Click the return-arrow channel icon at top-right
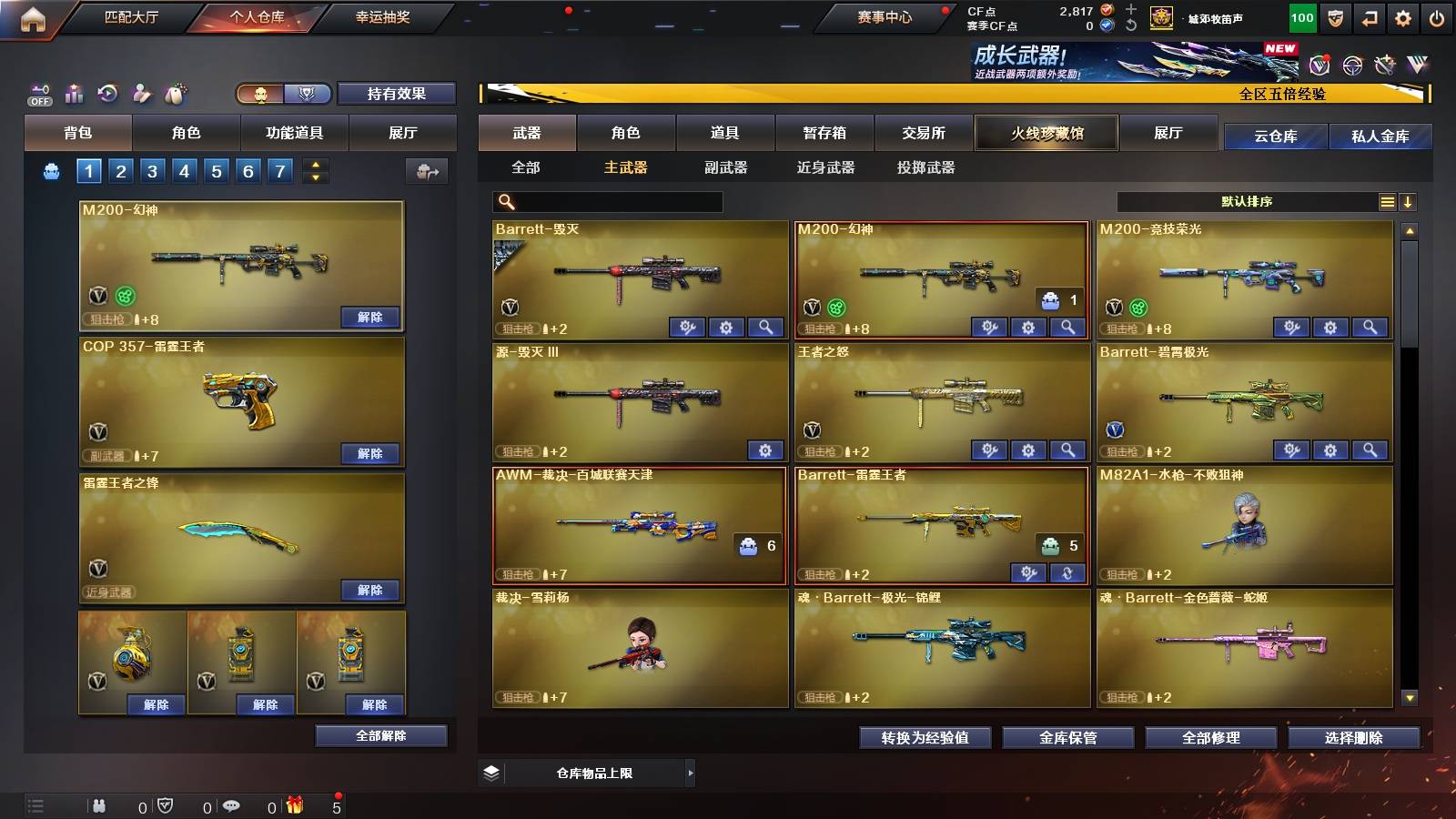This screenshot has width=1456, height=819. pyautogui.click(x=1372, y=16)
